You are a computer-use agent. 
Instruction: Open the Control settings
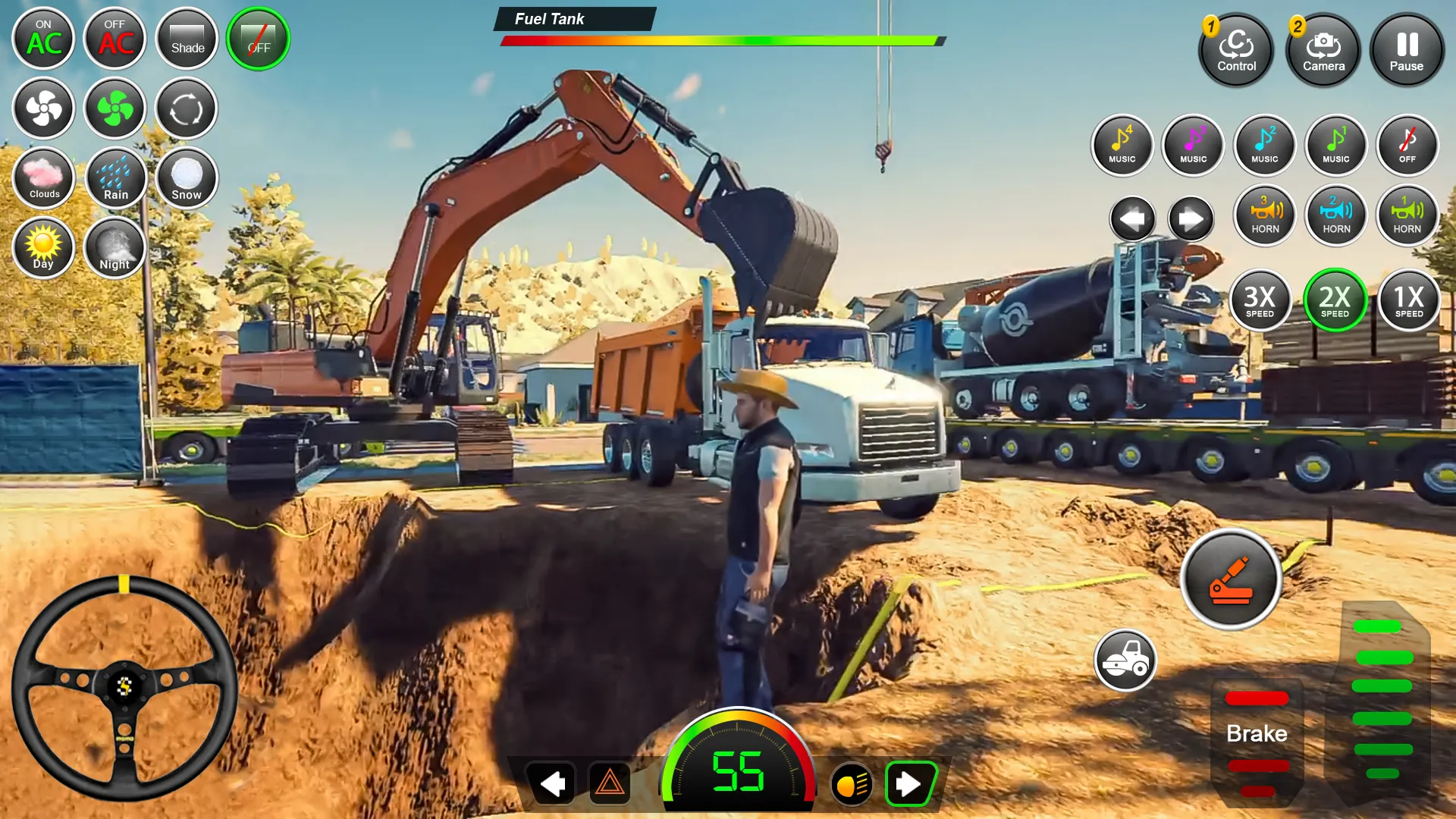click(x=1236, y=51)
